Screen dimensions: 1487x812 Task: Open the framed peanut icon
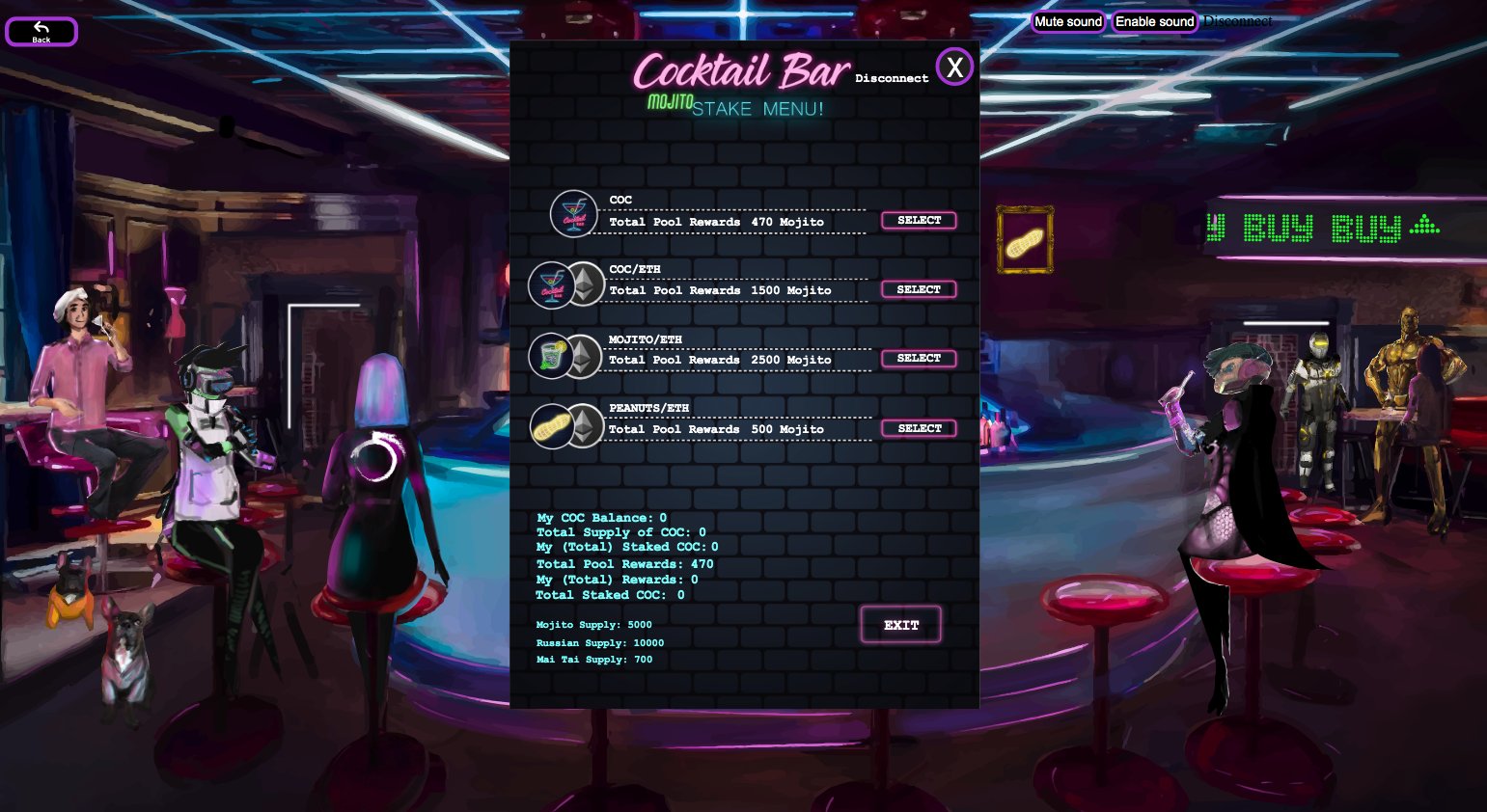coord(1024,240)
